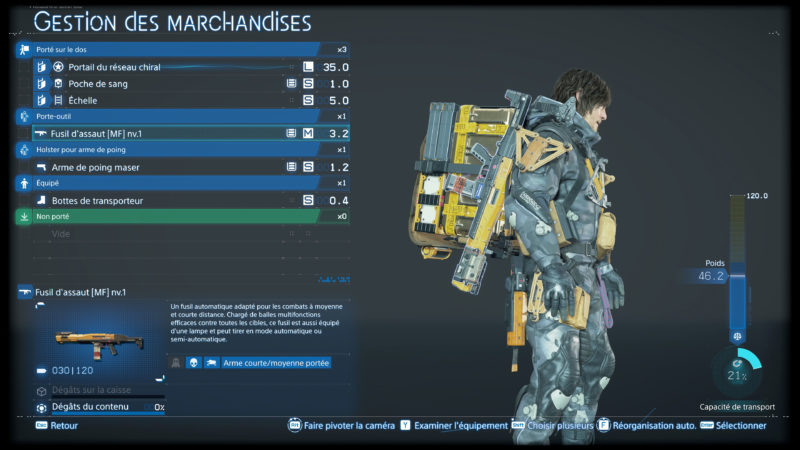Viewport: 800px width, 450px height.
Task: Click the Arme courte/moyenne portée tag
Action: click(x=277, y=363)
